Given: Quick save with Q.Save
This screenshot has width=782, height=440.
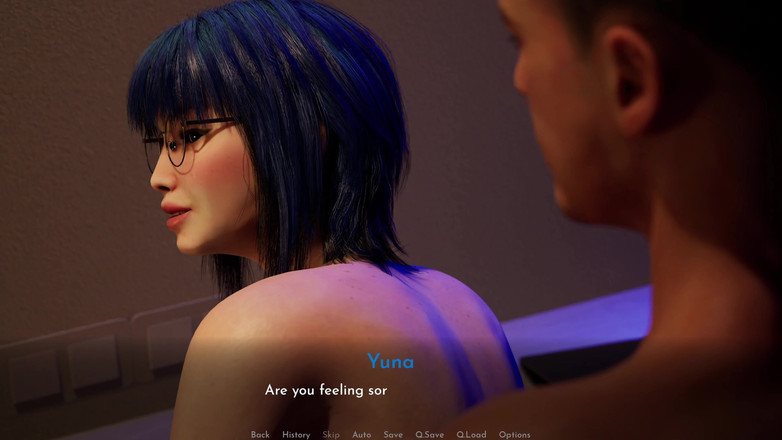Looking at the screenshot, I should tap(430, 435).
